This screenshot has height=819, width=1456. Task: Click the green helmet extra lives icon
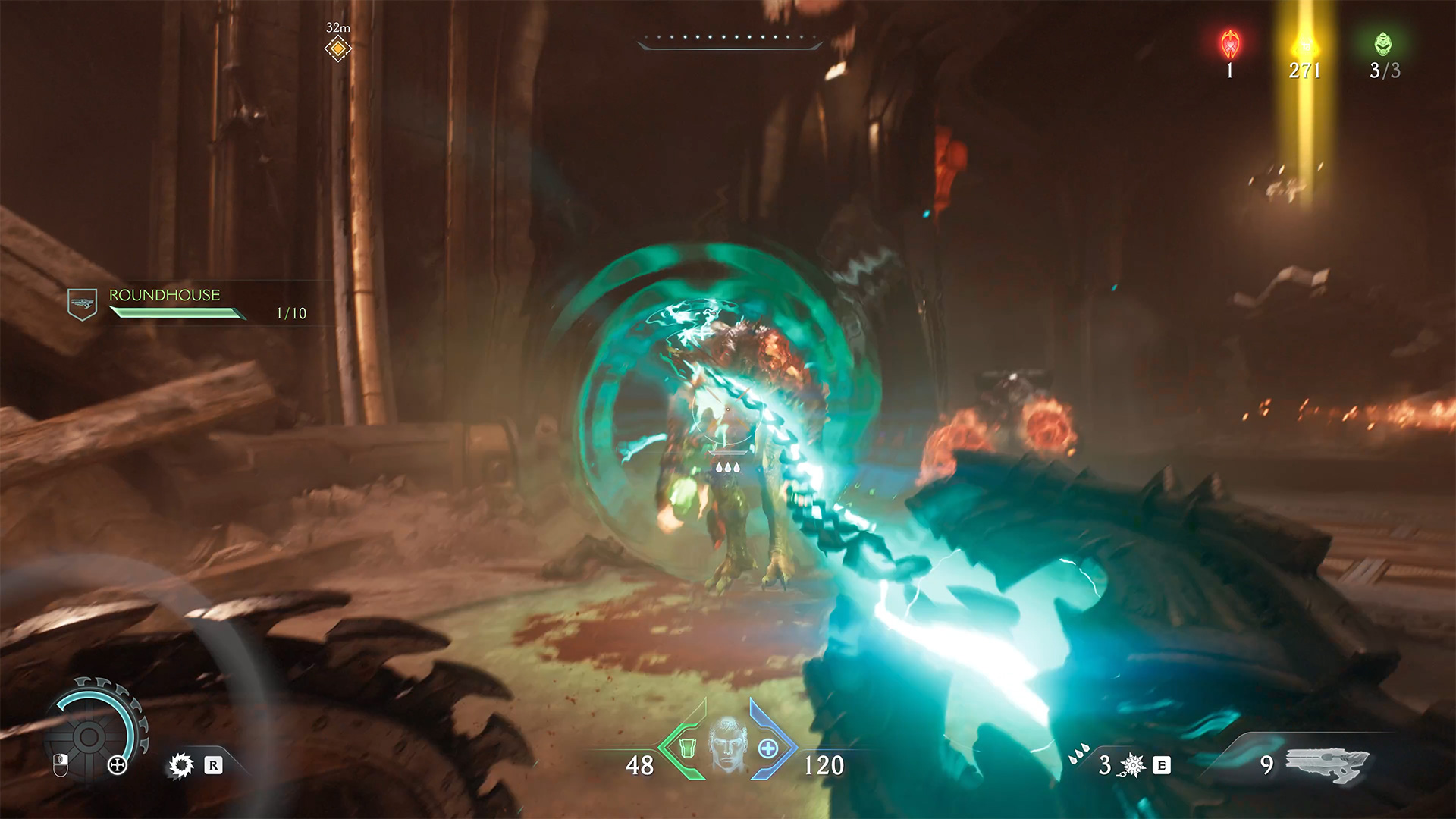pos(1383,44)
